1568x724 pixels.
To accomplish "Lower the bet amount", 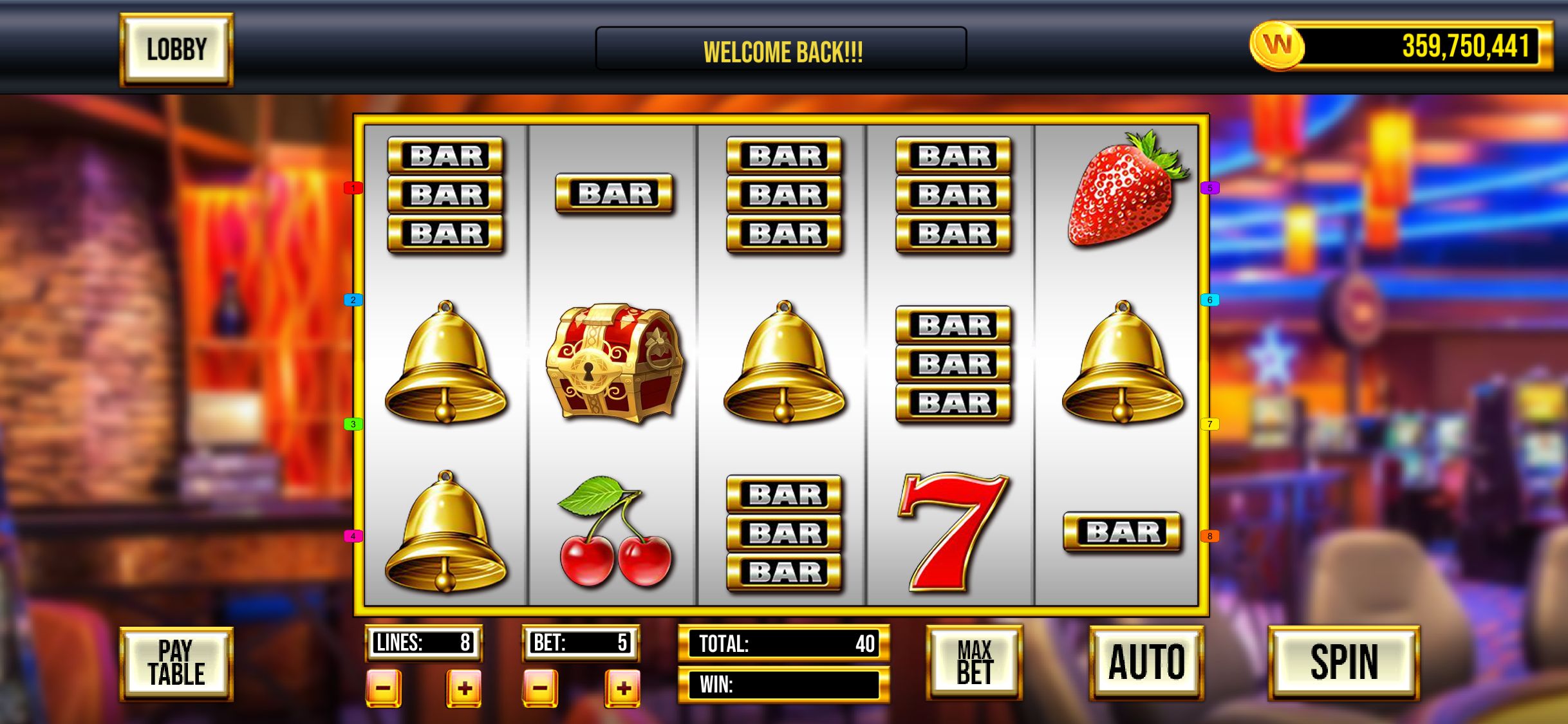I will point(540,688).
